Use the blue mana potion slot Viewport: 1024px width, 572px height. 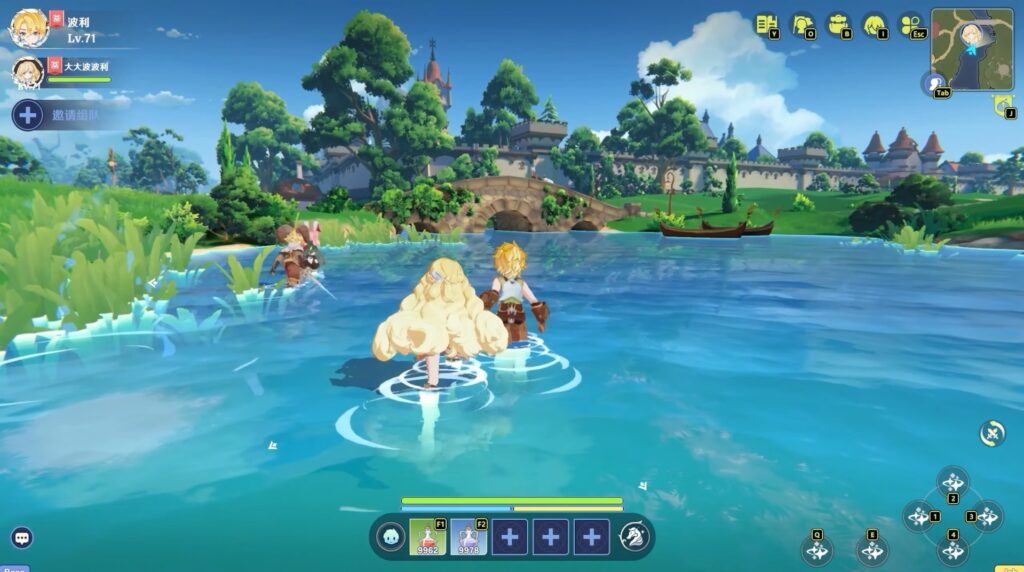(x=468, y=537)
